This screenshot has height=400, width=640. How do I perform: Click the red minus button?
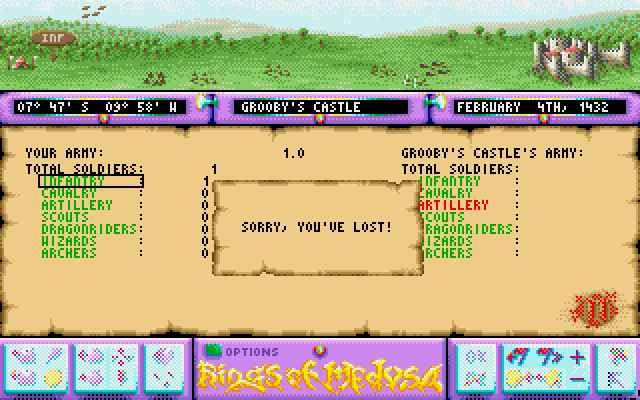(578, 378)
